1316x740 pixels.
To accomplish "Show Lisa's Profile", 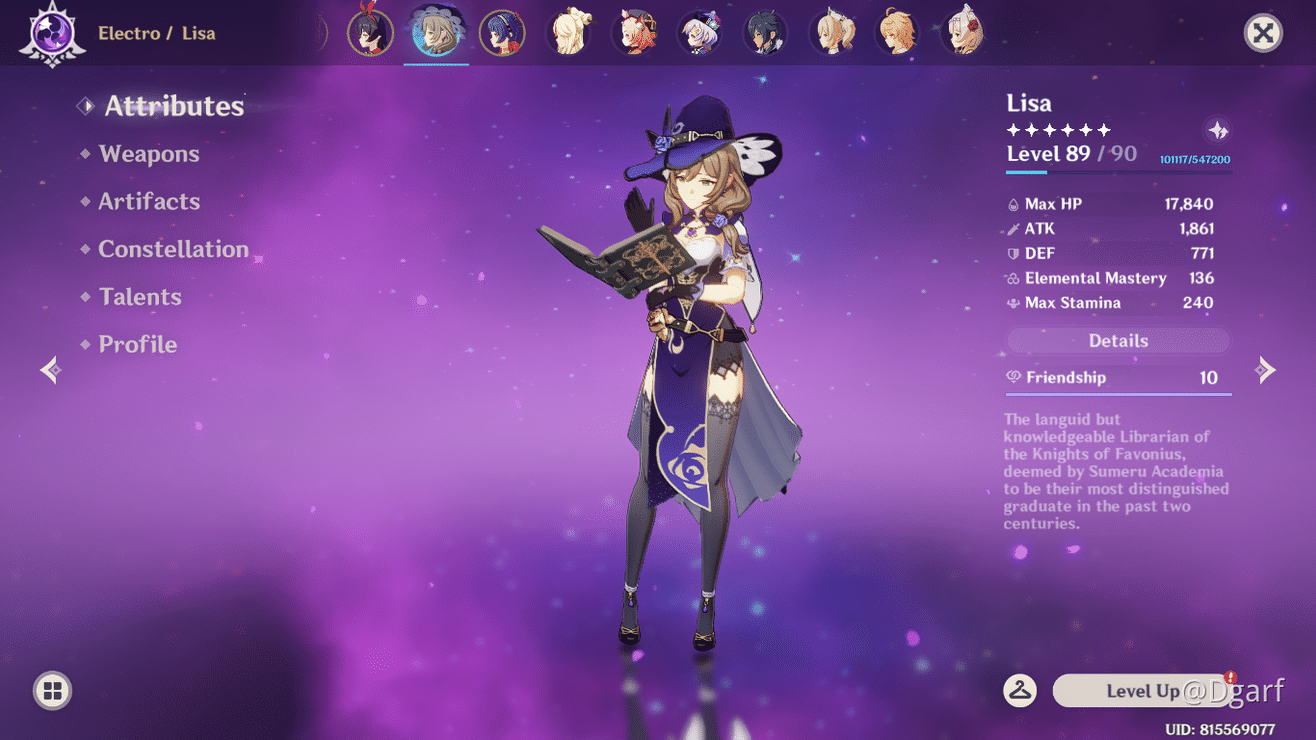I will [137, 344].
